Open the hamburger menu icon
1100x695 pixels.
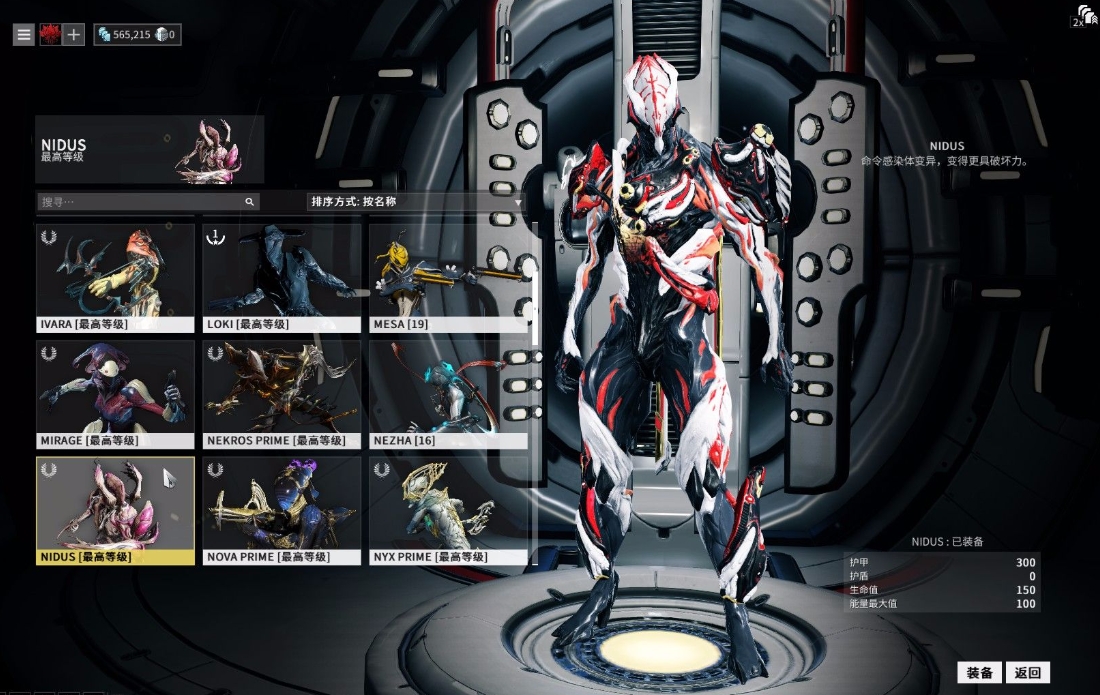click(x=24, y=35)
